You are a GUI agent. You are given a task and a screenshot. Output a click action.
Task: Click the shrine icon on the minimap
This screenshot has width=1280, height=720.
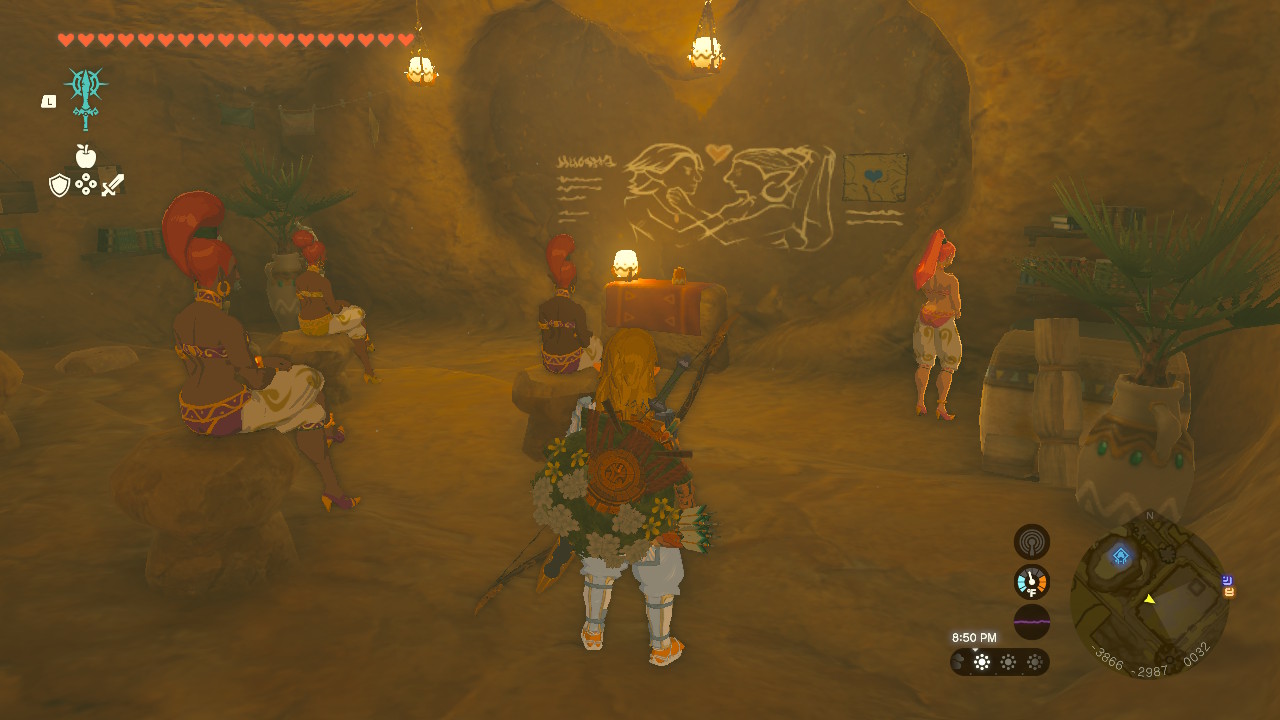coord(1121,554)
